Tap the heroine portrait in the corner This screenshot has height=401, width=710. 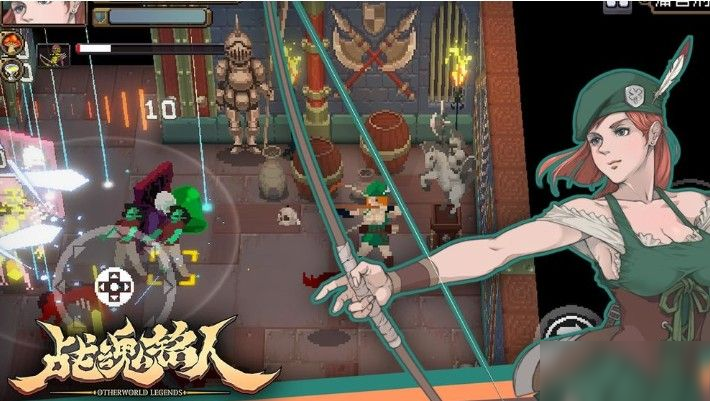pos(44,12)
